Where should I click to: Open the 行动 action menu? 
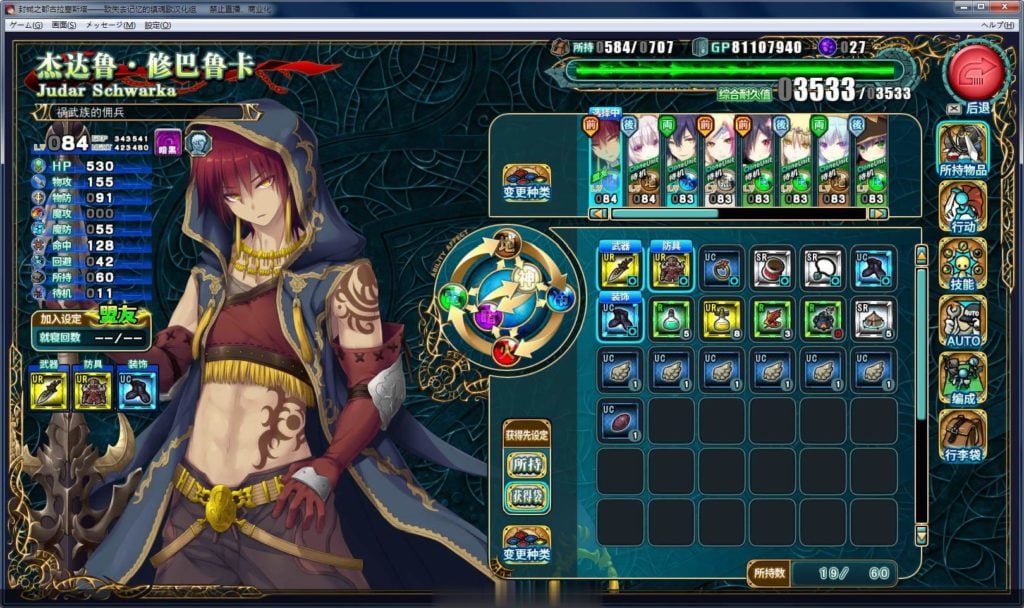tap(962, 208)
